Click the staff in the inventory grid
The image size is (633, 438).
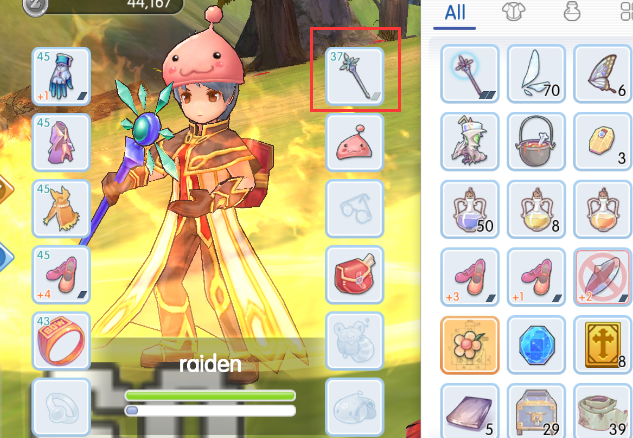point(470,73)
